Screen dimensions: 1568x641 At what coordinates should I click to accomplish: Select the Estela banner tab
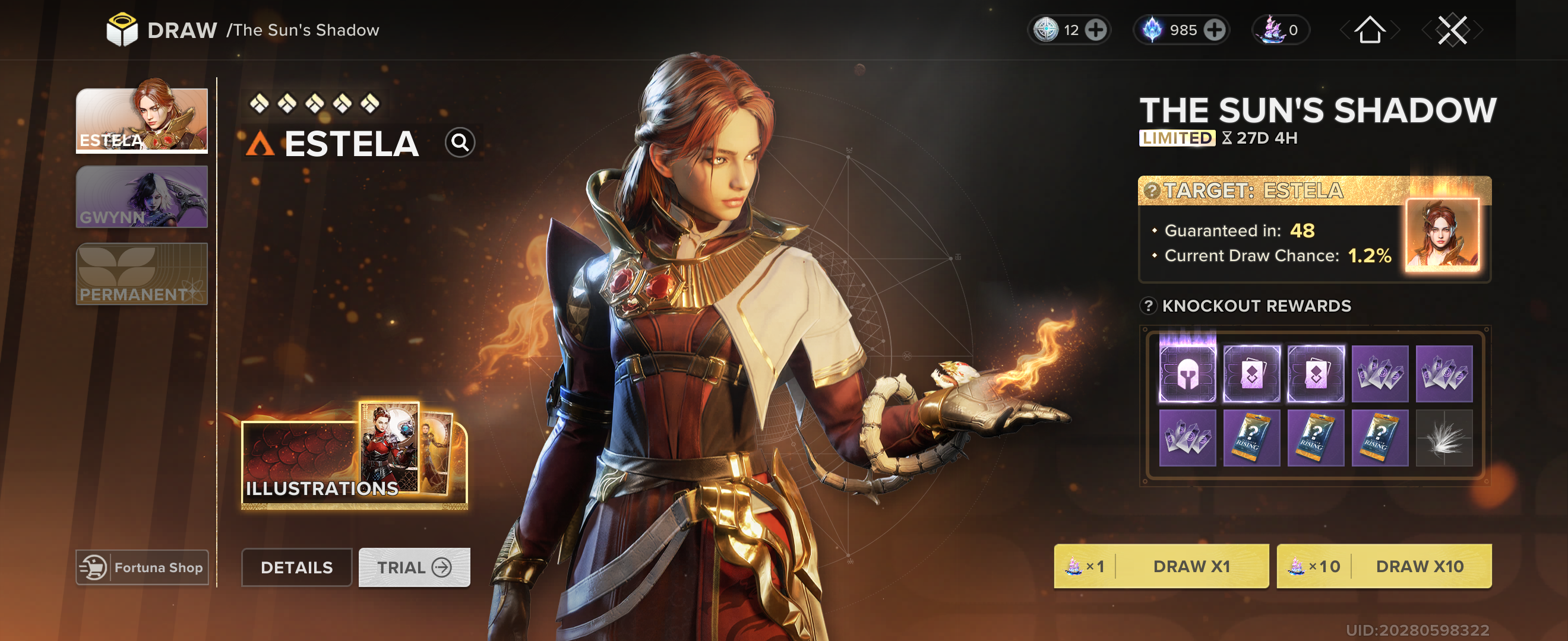pyautogui.click(x=141, y=120)
